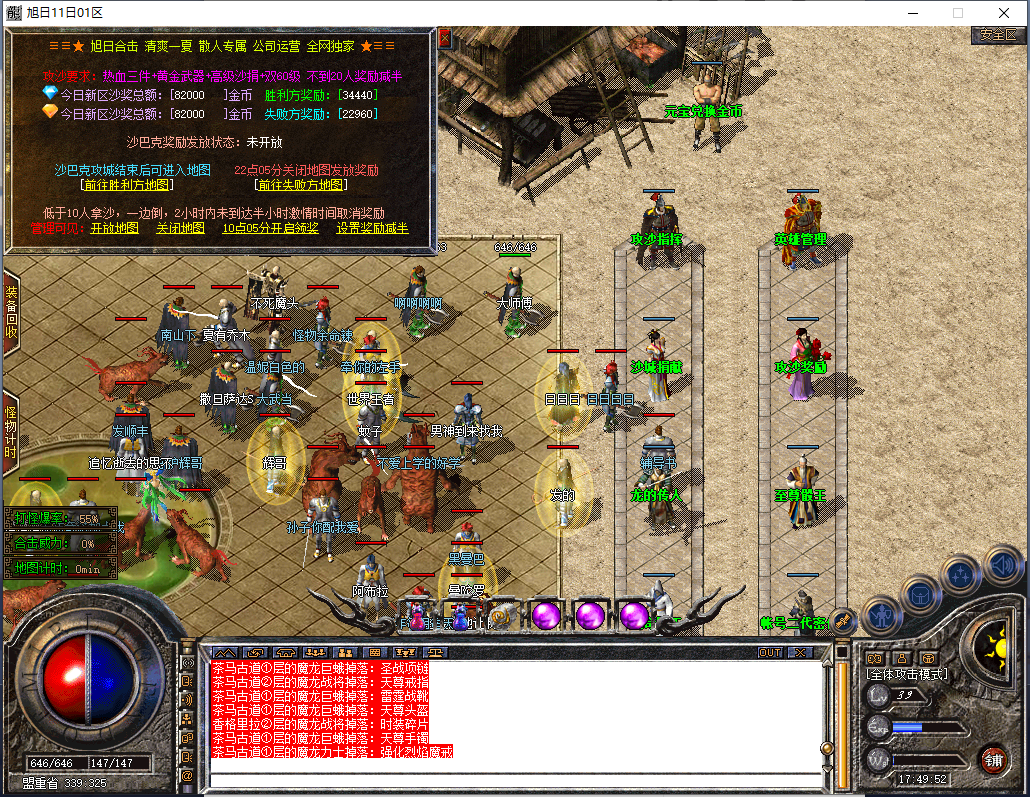Close the game window
Screen dimensions: 1030x797
pyautogui.click(x=1003, y=13)
